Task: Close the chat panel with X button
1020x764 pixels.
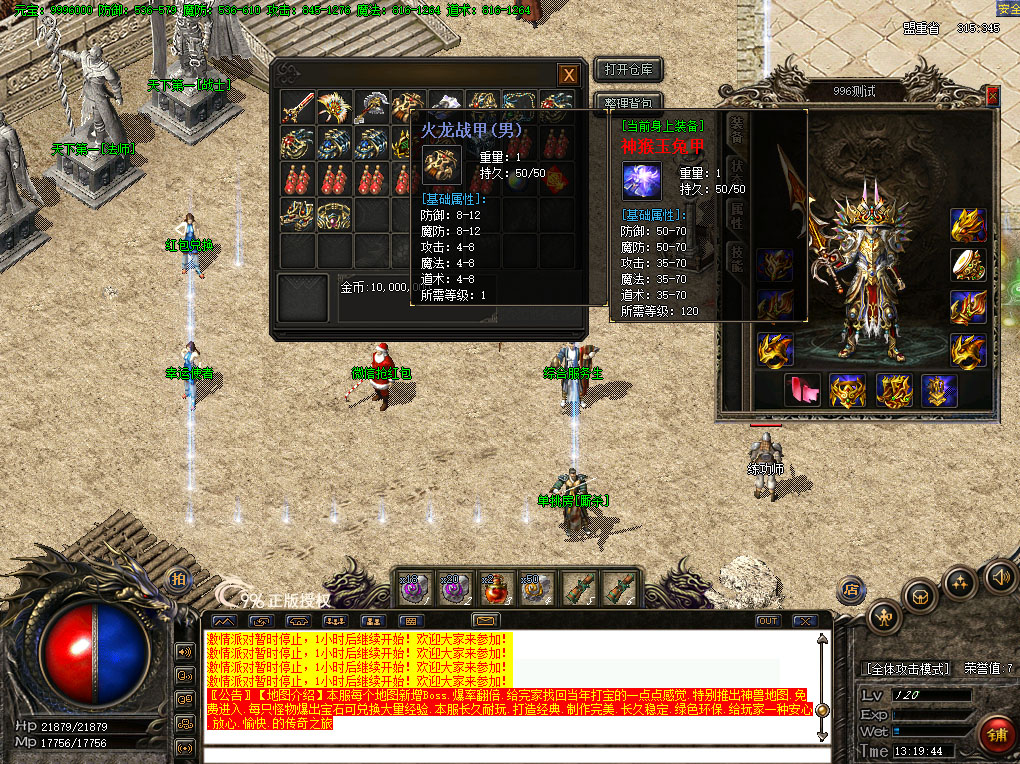Action: coord(801,621)
